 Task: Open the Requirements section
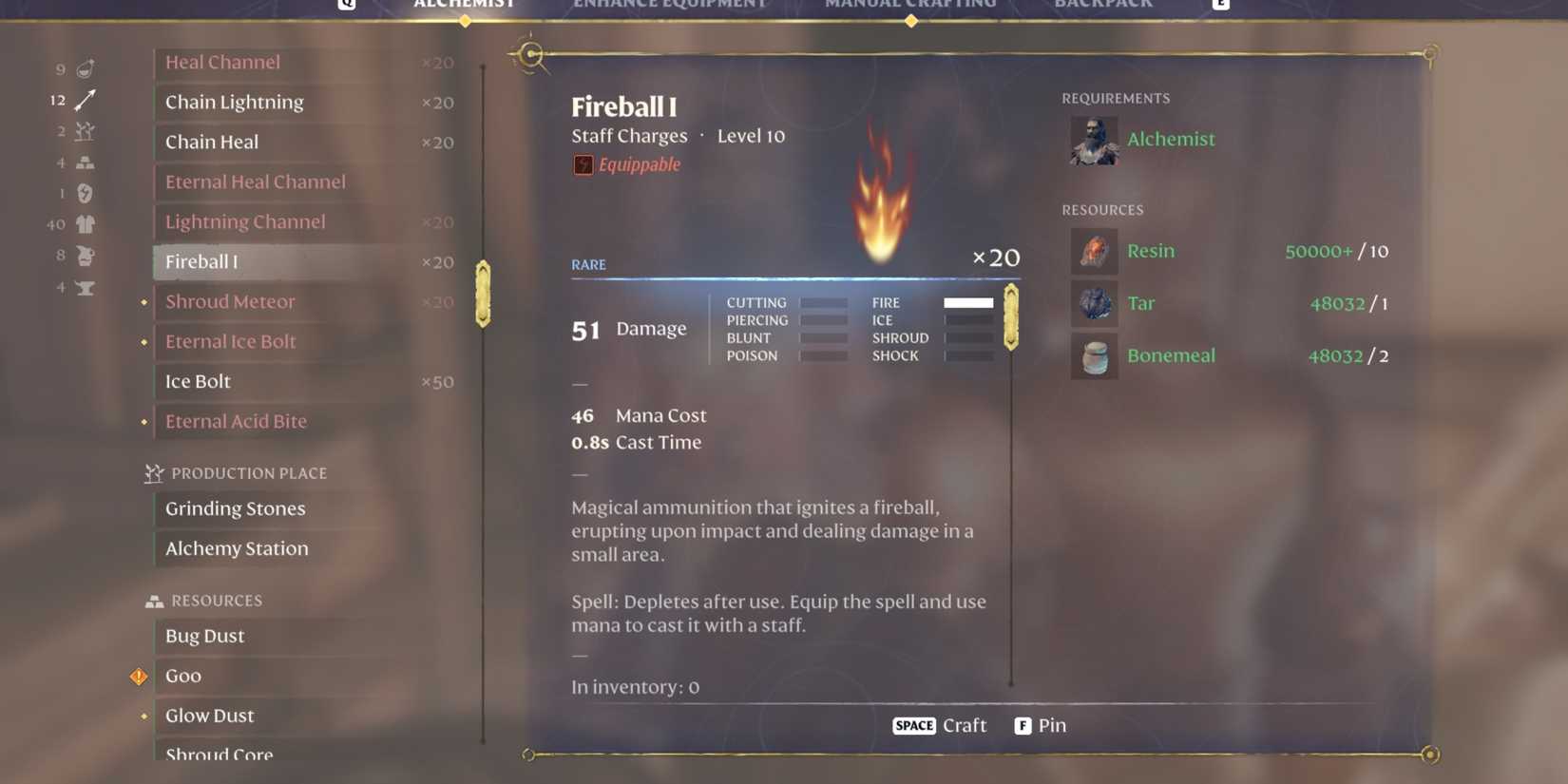pos(1116,97)
